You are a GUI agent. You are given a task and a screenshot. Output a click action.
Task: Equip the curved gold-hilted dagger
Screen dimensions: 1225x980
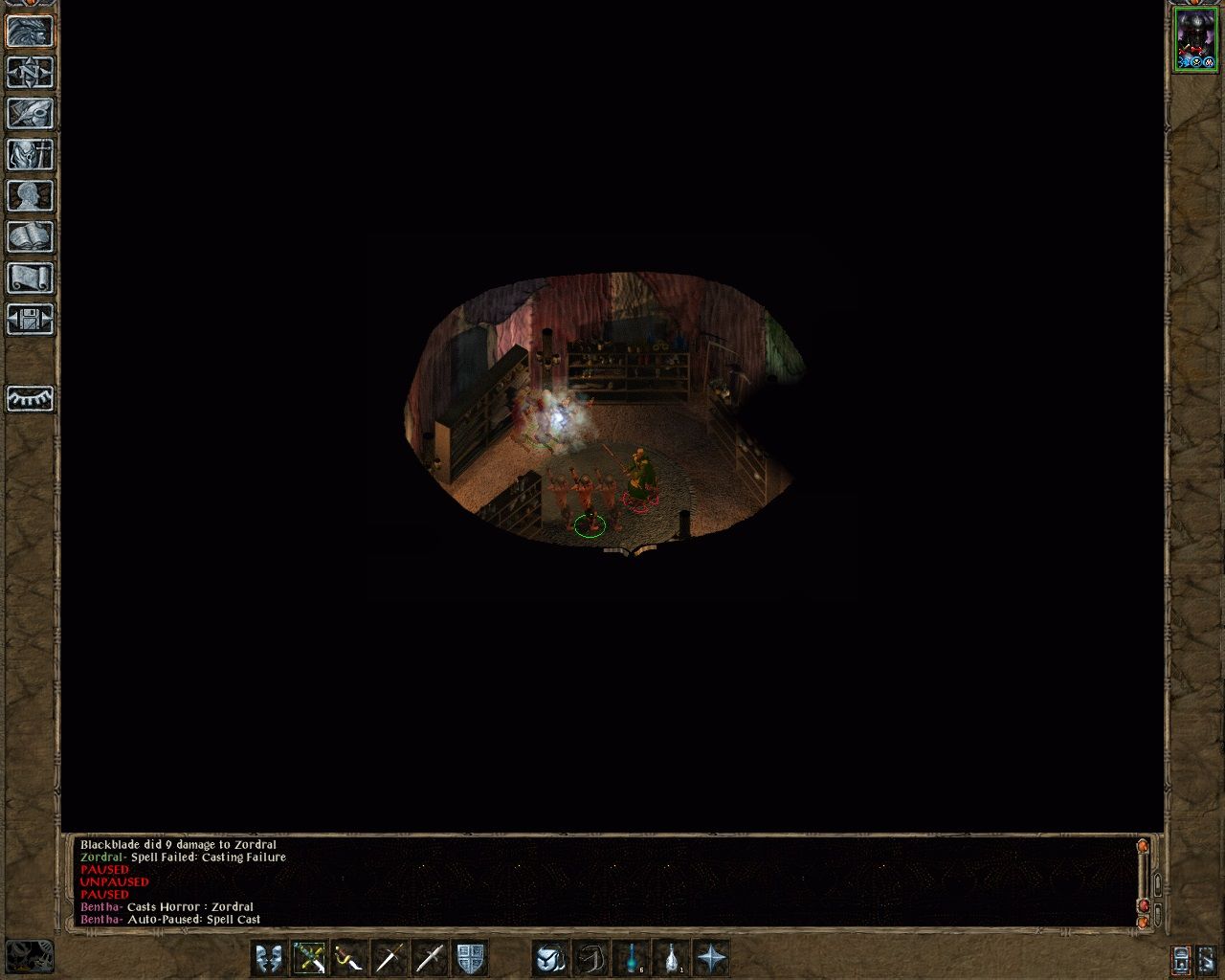[x=349, y=958]
